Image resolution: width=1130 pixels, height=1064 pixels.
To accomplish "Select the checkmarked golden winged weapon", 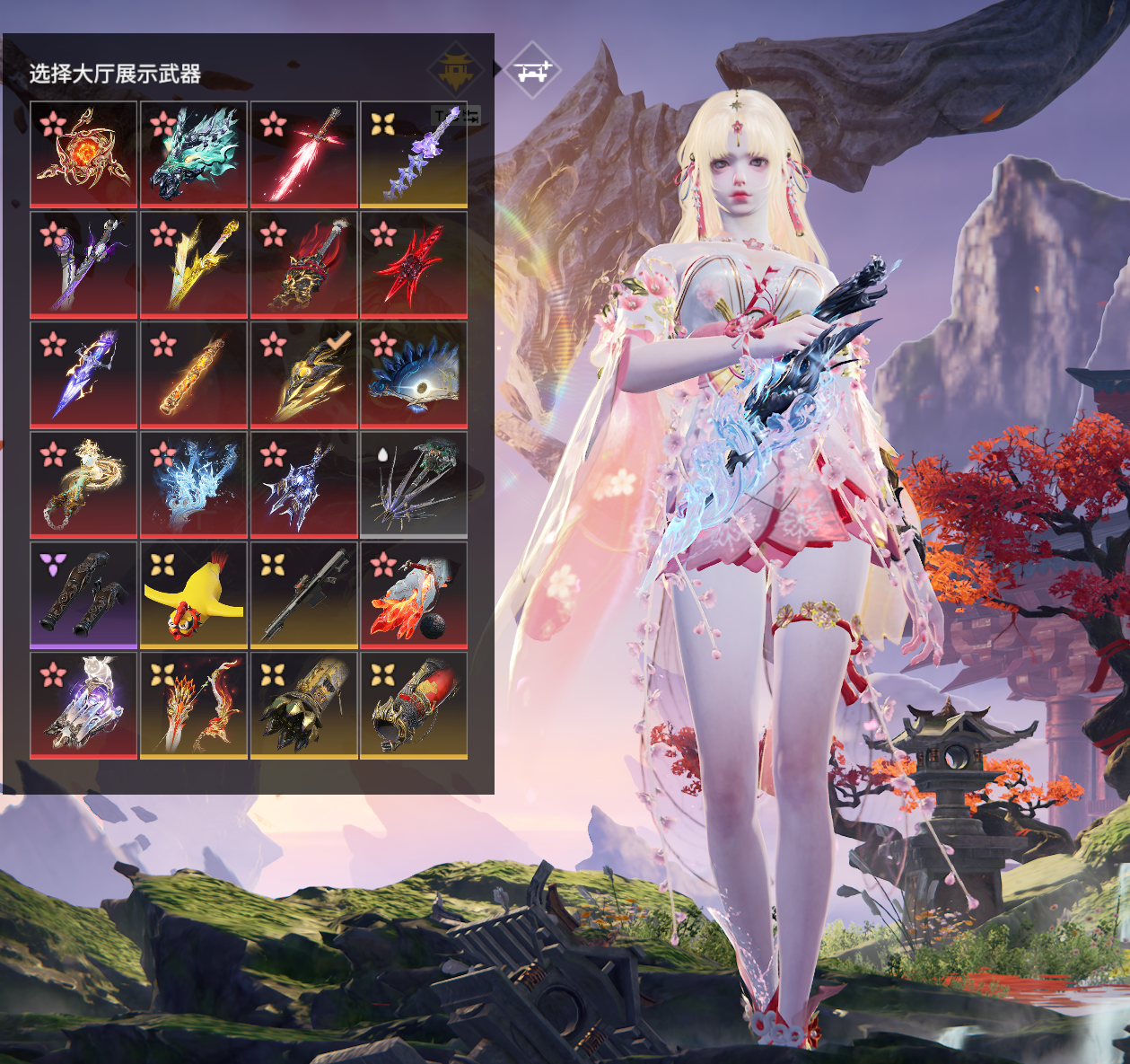I will click(x=304, y=374).
